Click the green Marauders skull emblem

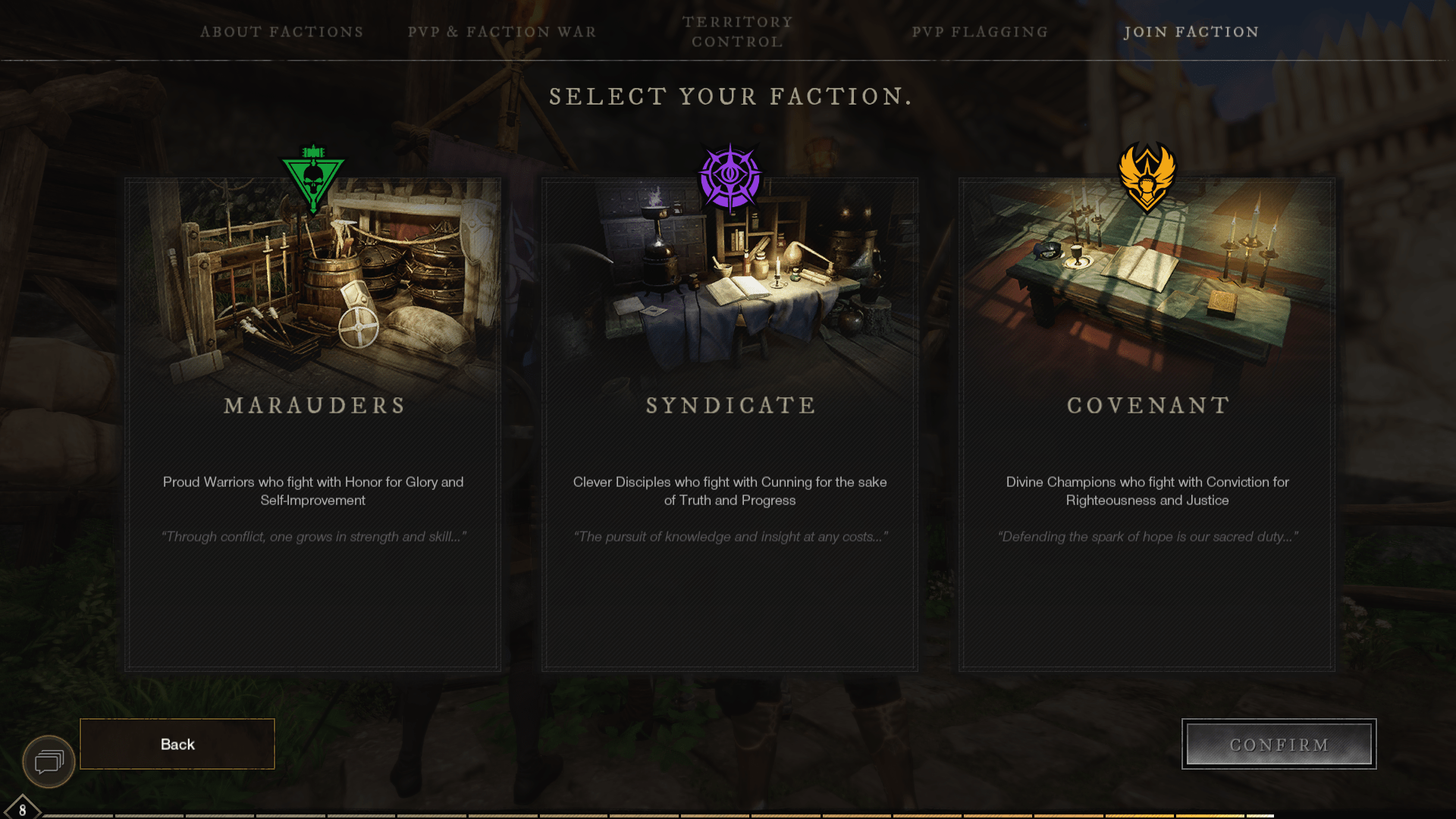pos(312,176)
